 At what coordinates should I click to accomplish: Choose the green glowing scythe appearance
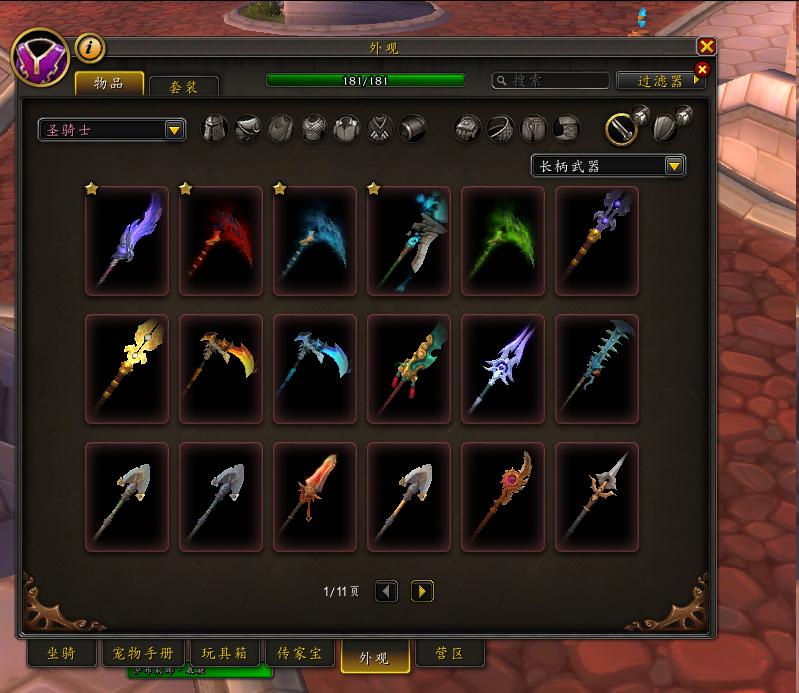pos(503,241)
